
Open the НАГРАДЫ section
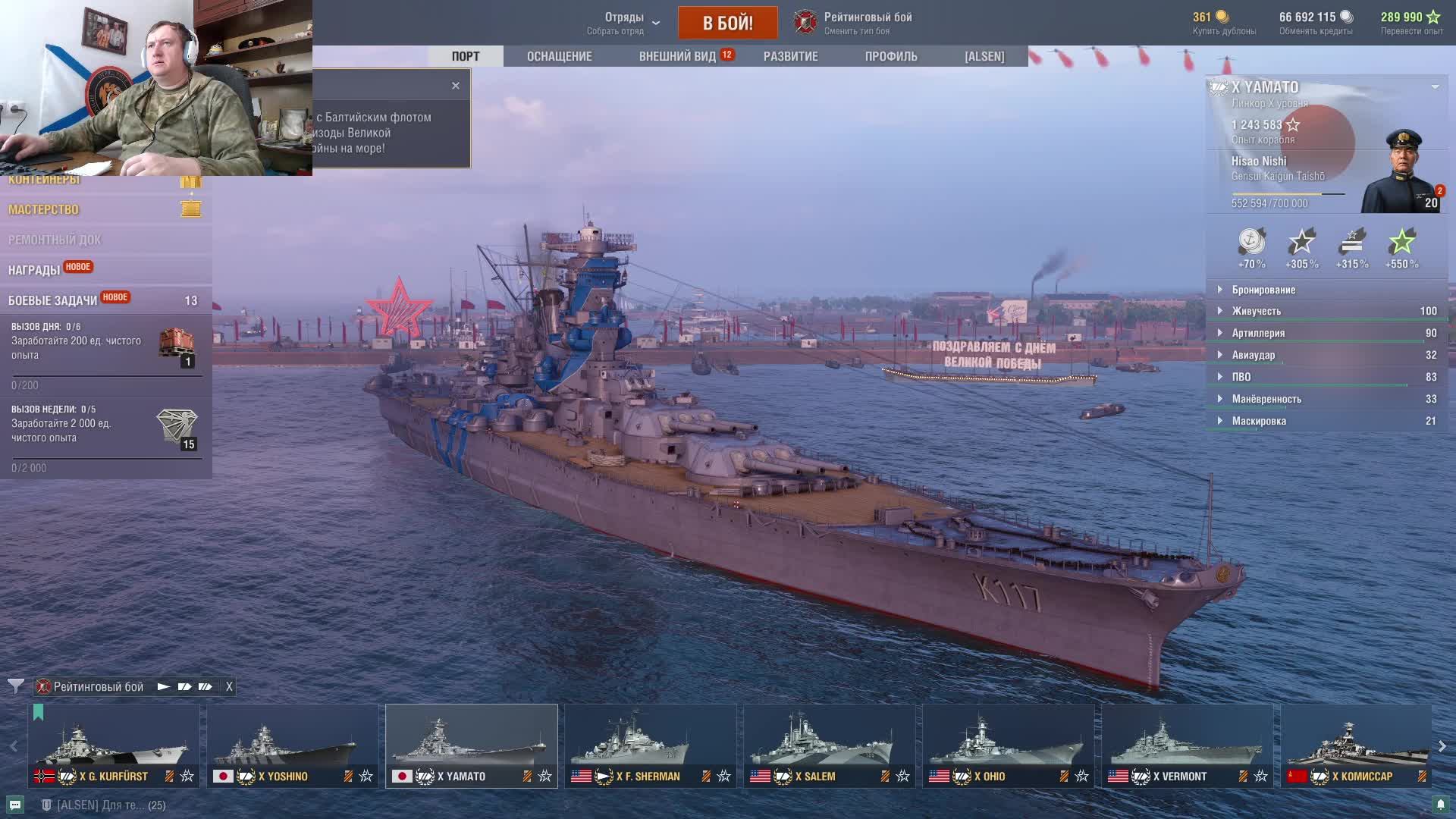pos(34,270)
